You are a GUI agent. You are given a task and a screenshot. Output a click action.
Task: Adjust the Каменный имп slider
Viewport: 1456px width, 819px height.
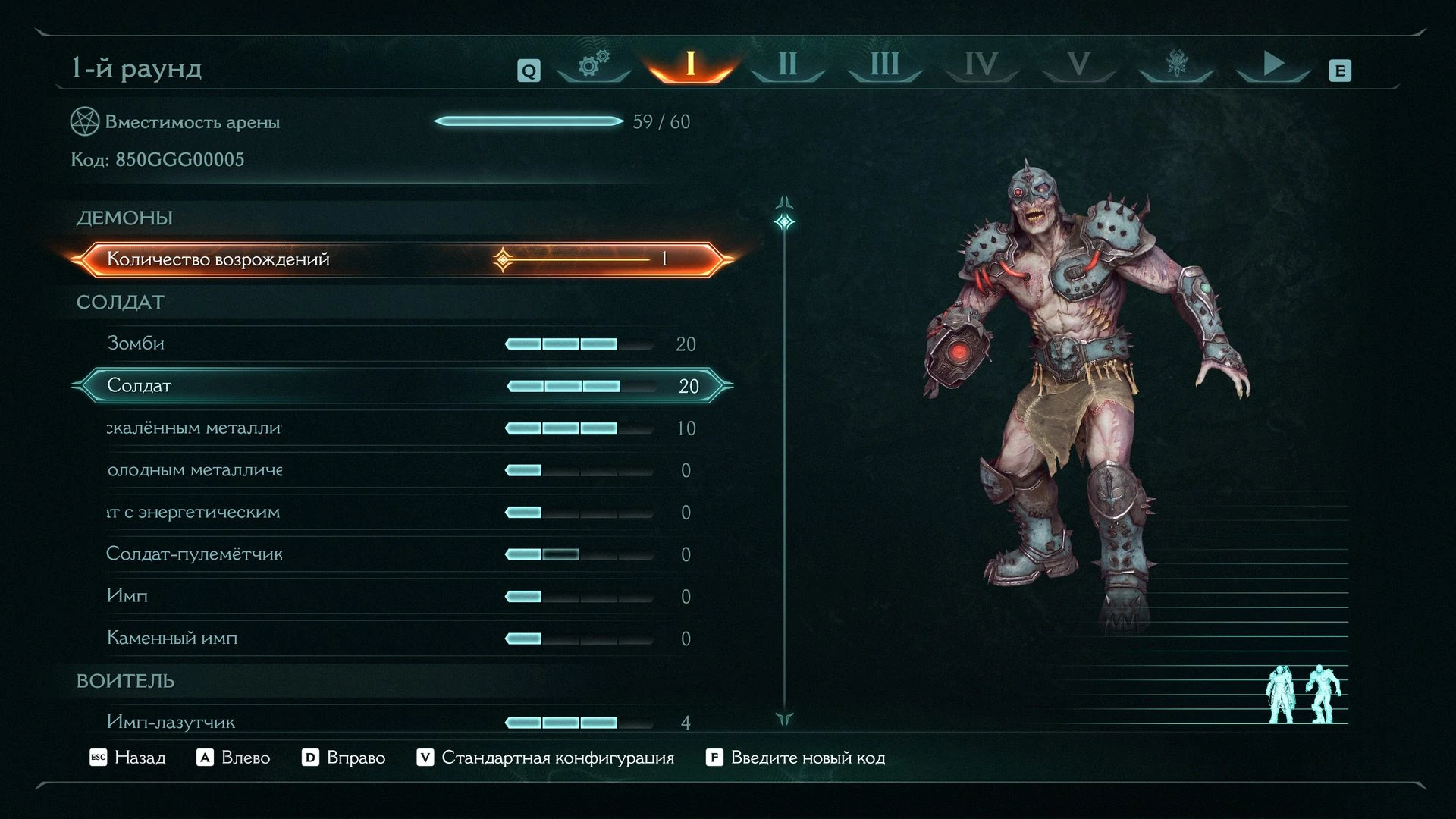tap(579, 639)
